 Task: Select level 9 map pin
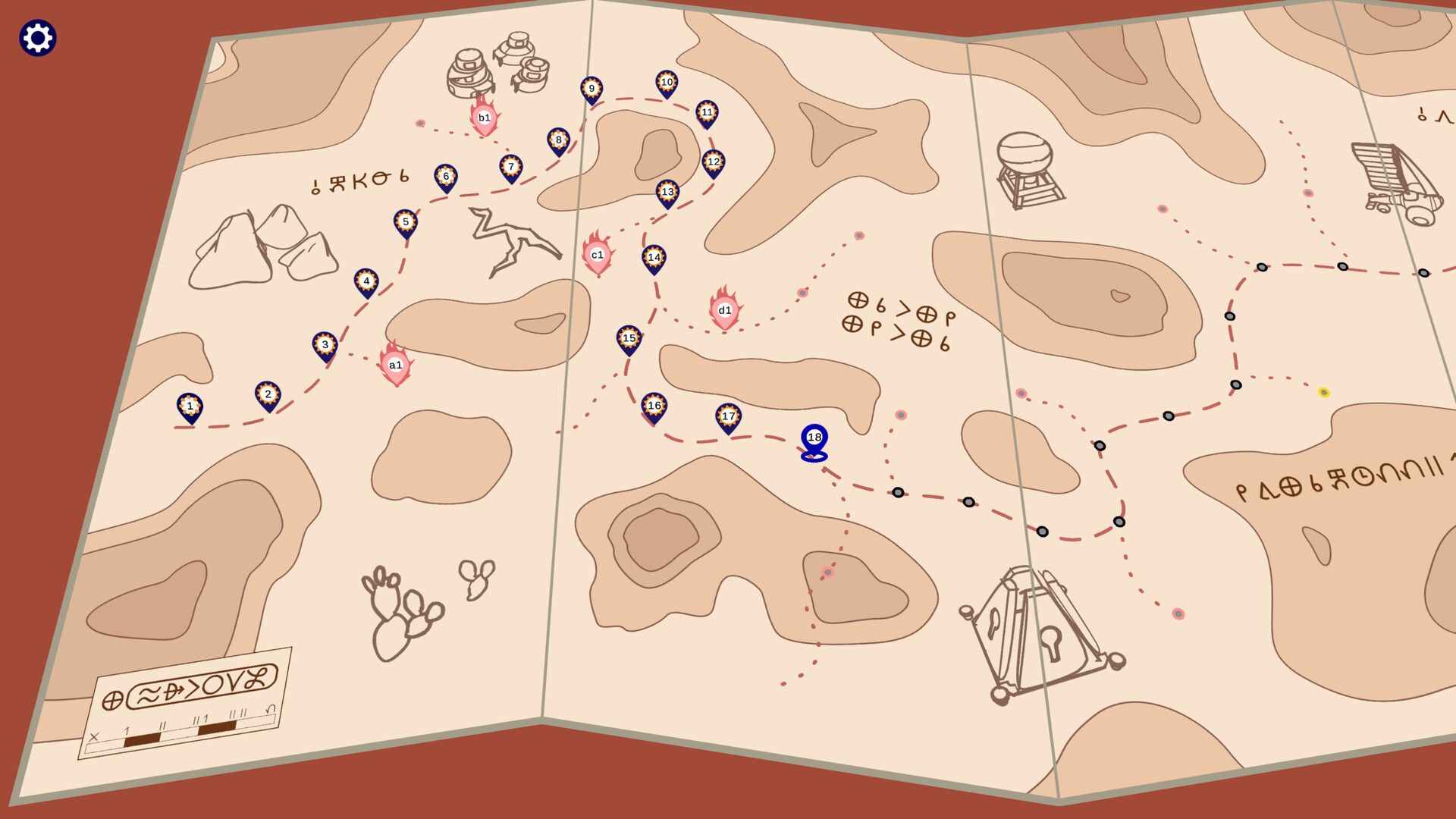(x=591, y=89)
